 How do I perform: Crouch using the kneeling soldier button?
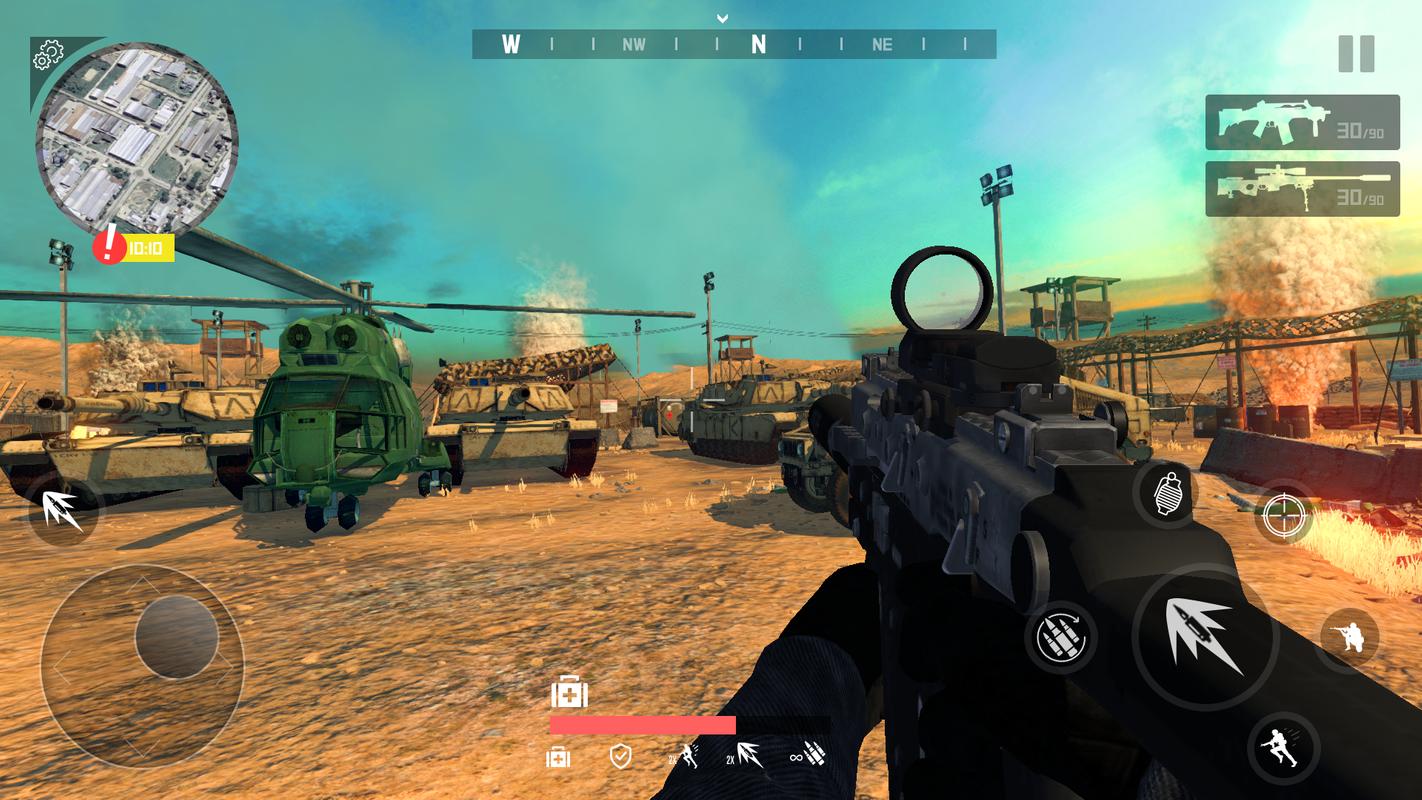1349,637
